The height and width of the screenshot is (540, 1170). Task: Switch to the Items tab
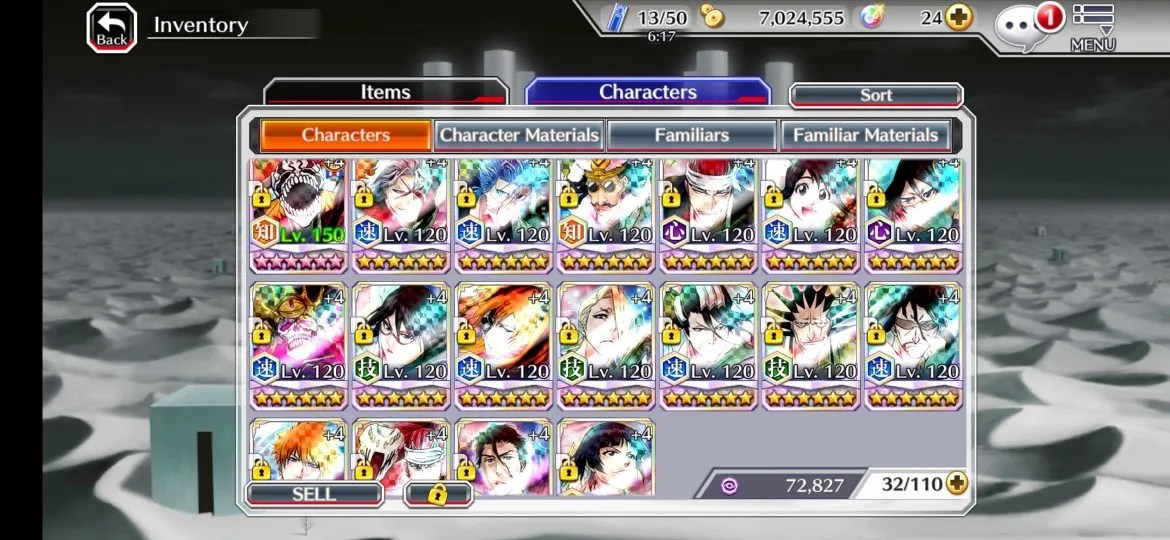(385, 92)
